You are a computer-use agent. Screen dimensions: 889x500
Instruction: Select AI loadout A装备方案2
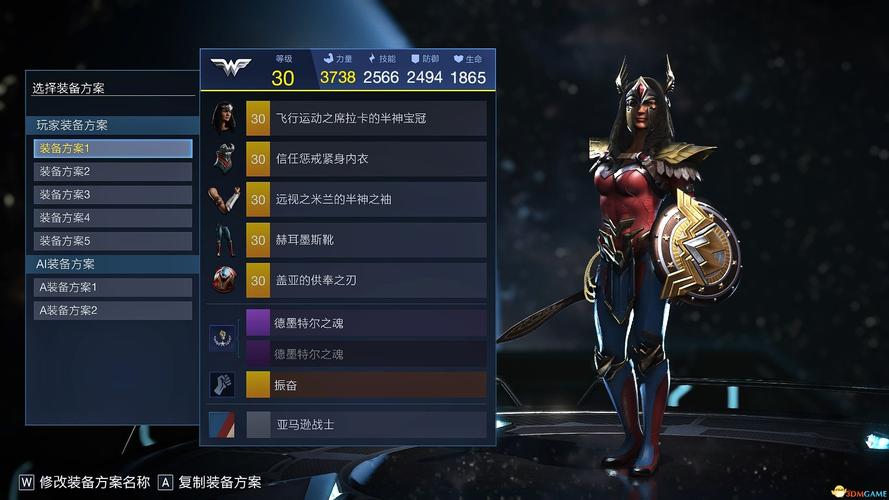tap(112, 310)
